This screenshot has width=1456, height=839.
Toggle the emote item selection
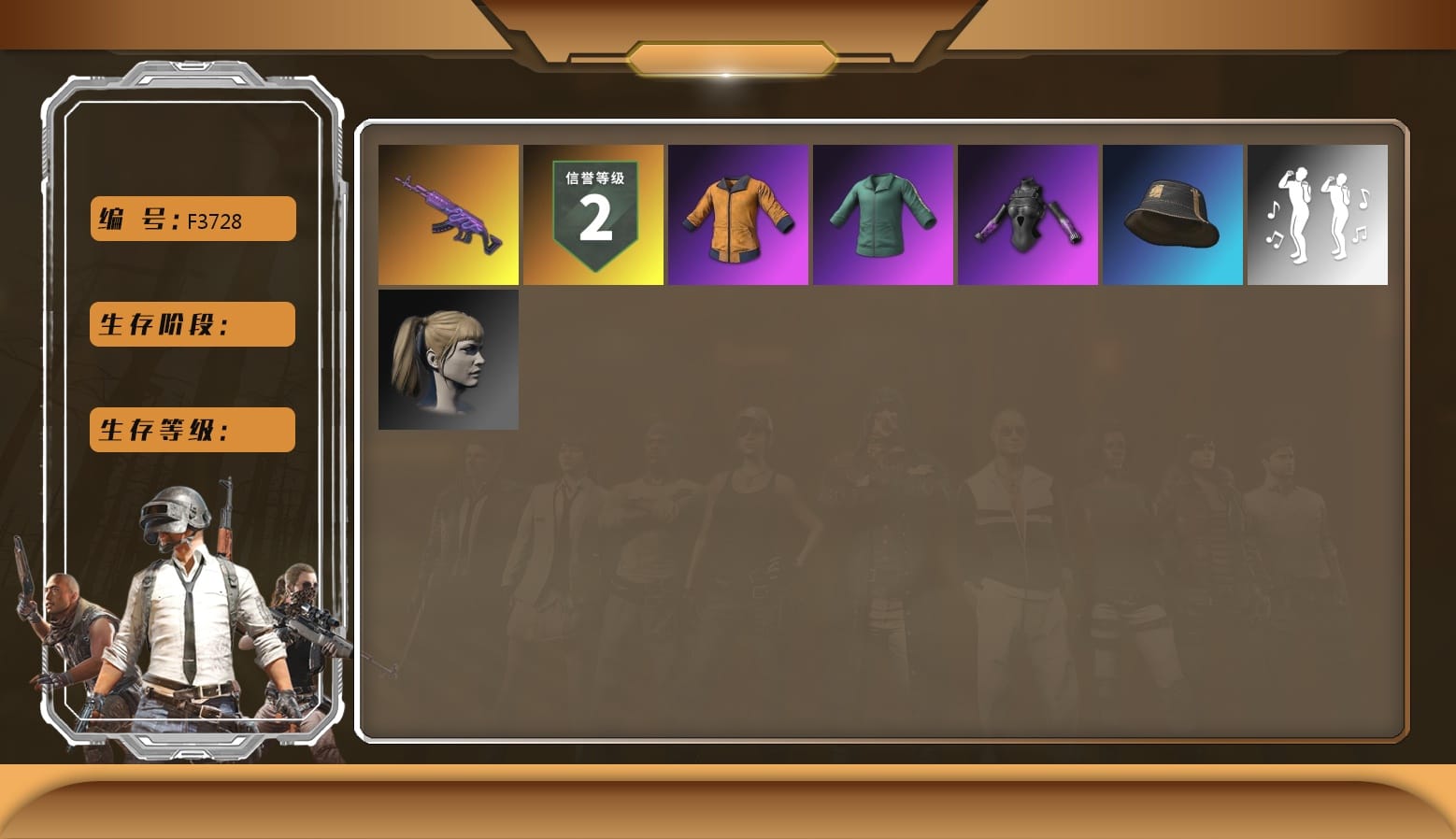tap(1317, 215)
